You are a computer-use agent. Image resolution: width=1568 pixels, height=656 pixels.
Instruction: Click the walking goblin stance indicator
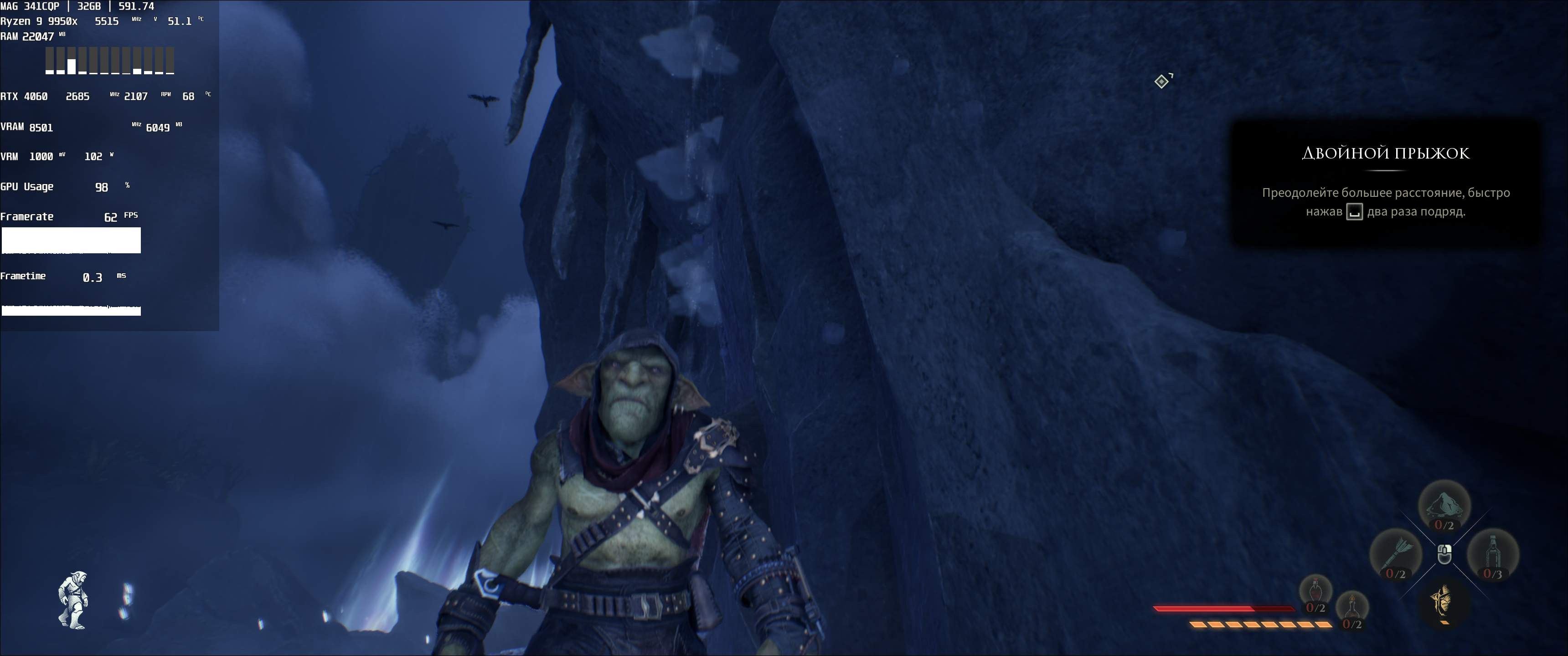point(73,600)
